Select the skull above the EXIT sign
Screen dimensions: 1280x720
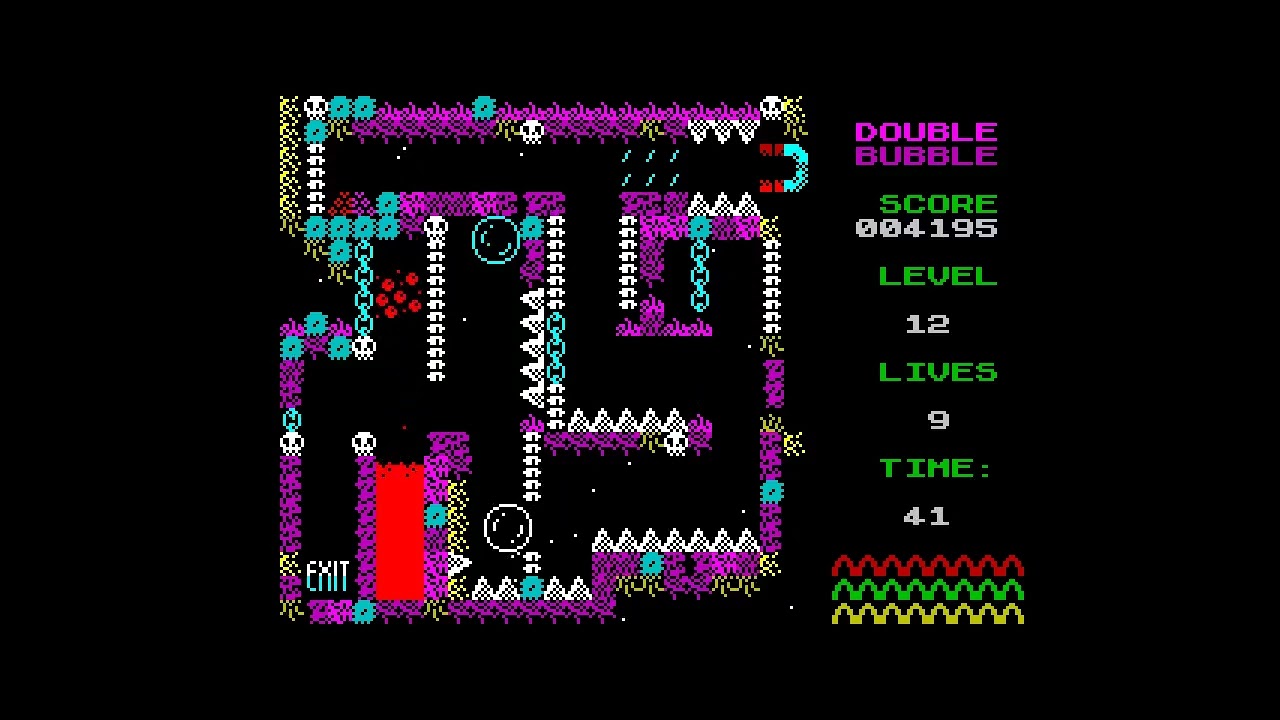[362, 440]
